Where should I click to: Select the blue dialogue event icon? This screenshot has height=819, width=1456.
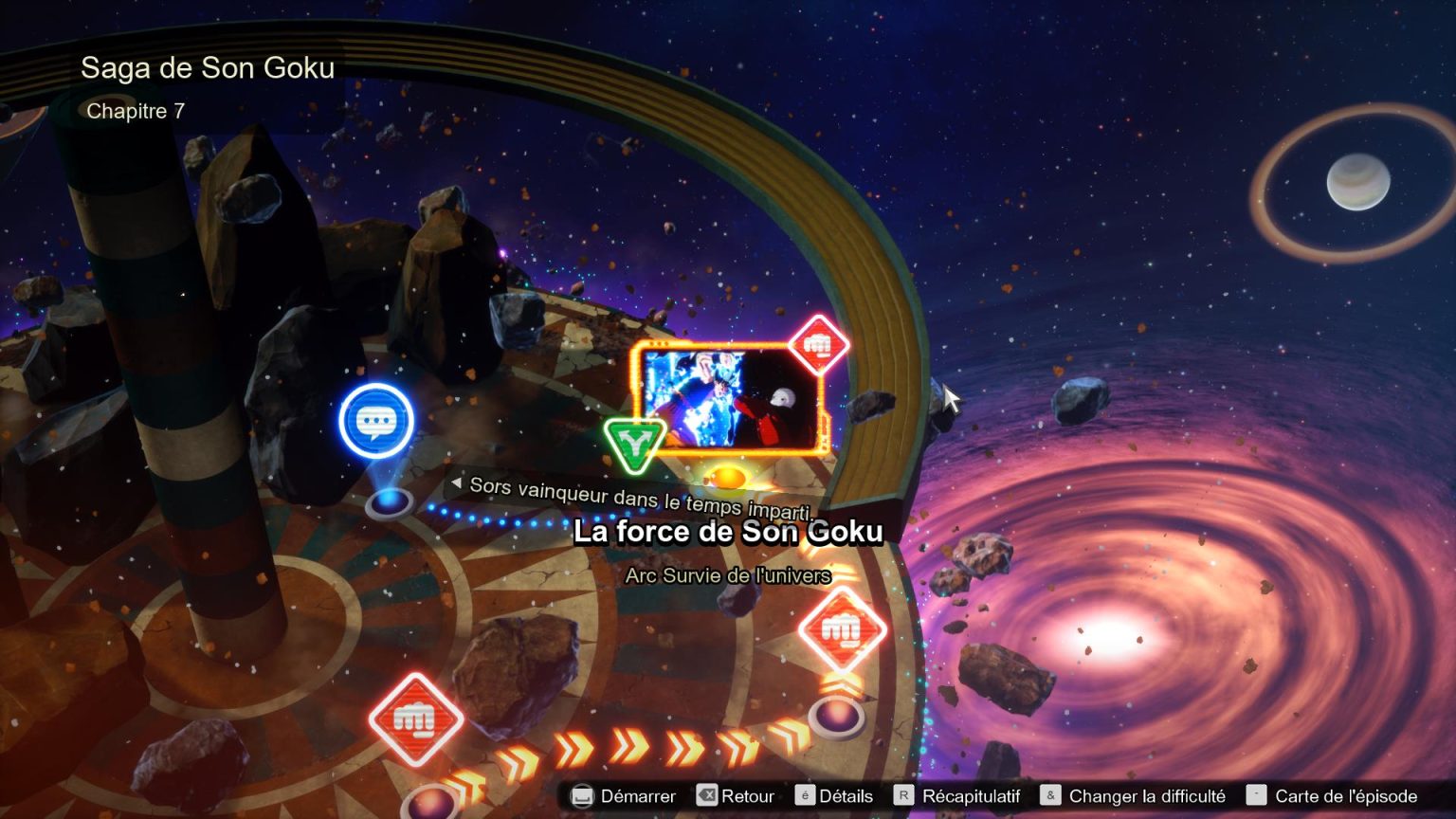click(376, 419)
